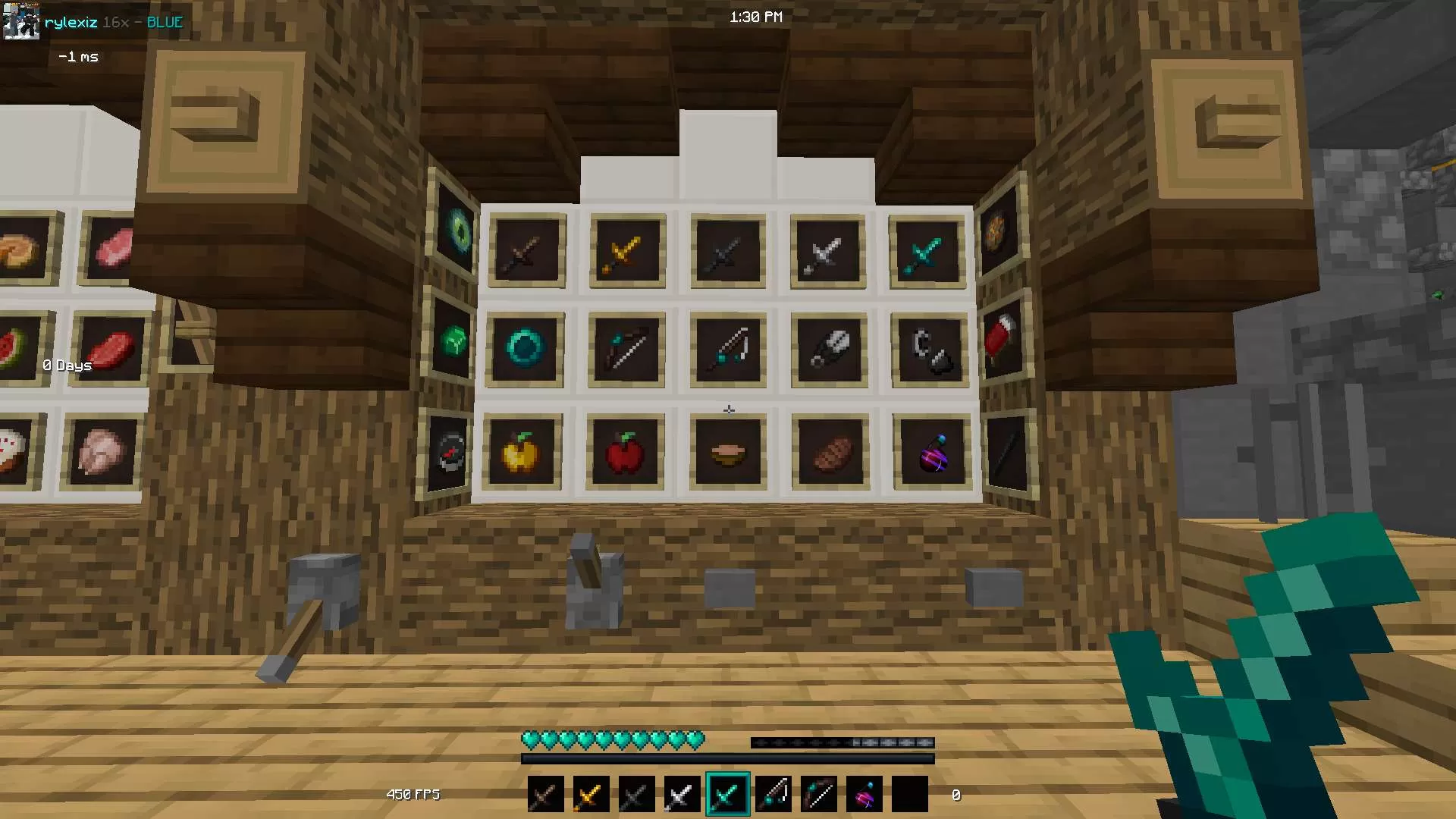Click the steak item frame
The height and width of the screenshot is (819, 1456).
829,450
